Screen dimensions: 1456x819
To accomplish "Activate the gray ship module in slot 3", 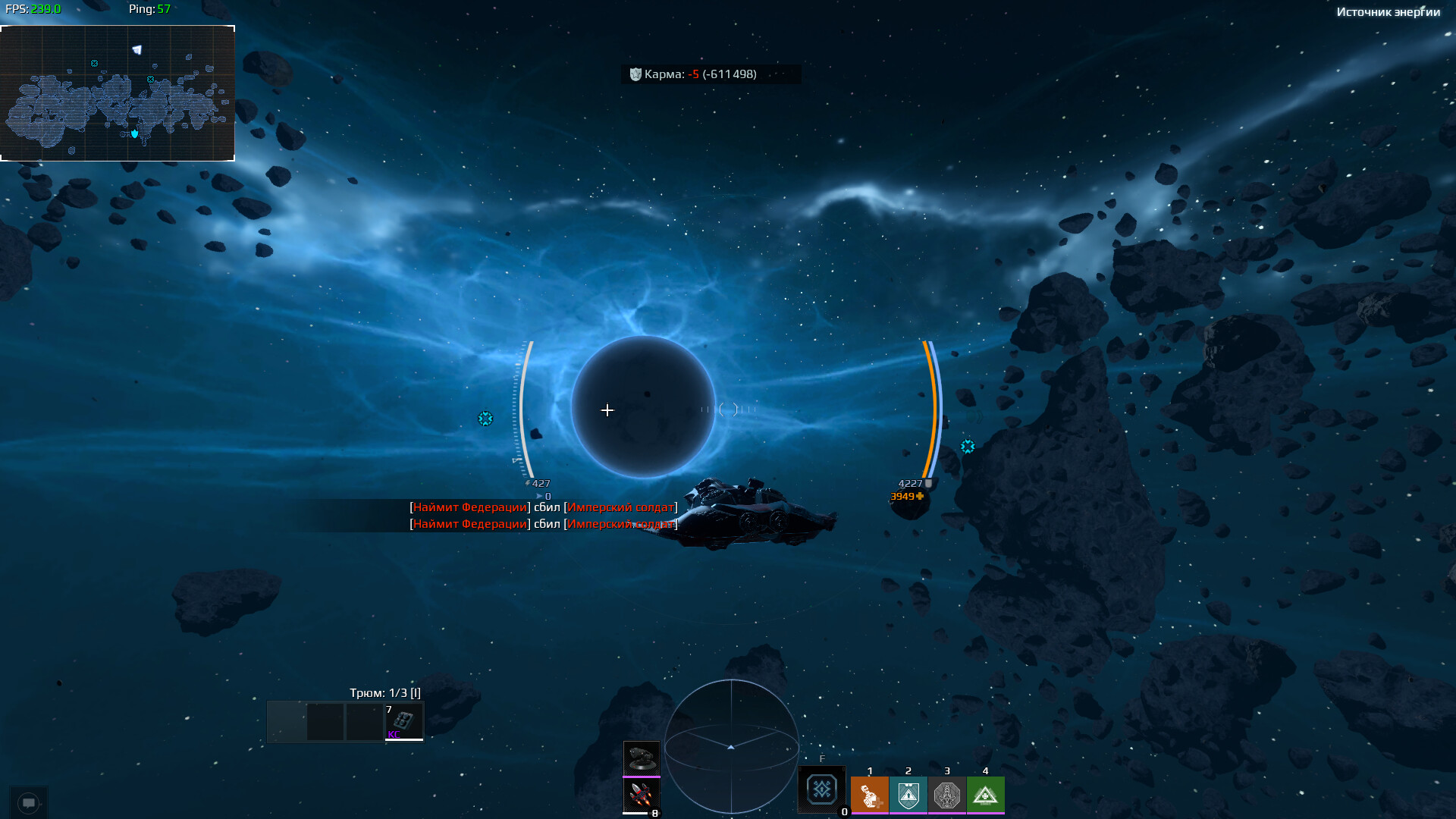I will pos(946,795).
